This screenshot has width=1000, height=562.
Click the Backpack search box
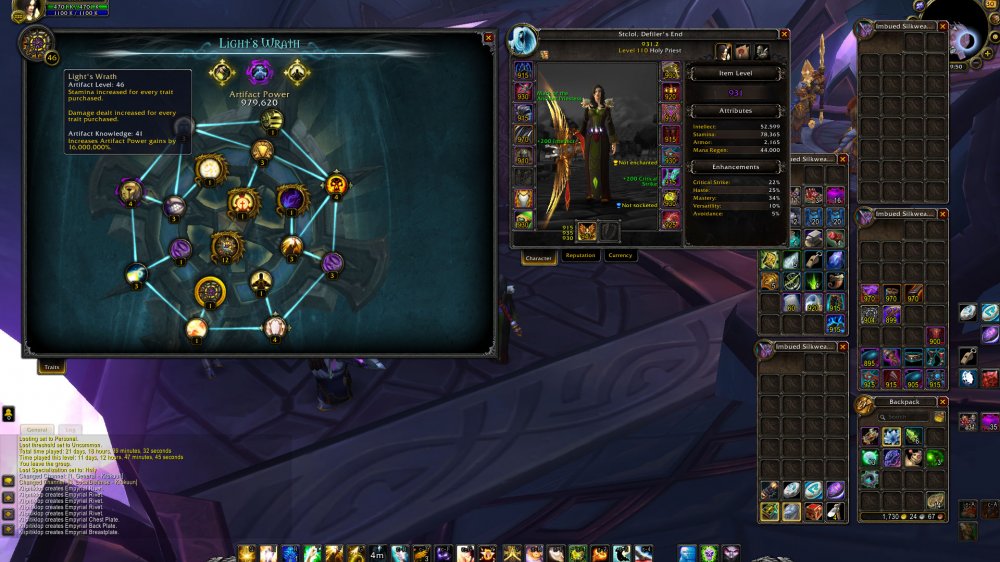pos(904,416)
